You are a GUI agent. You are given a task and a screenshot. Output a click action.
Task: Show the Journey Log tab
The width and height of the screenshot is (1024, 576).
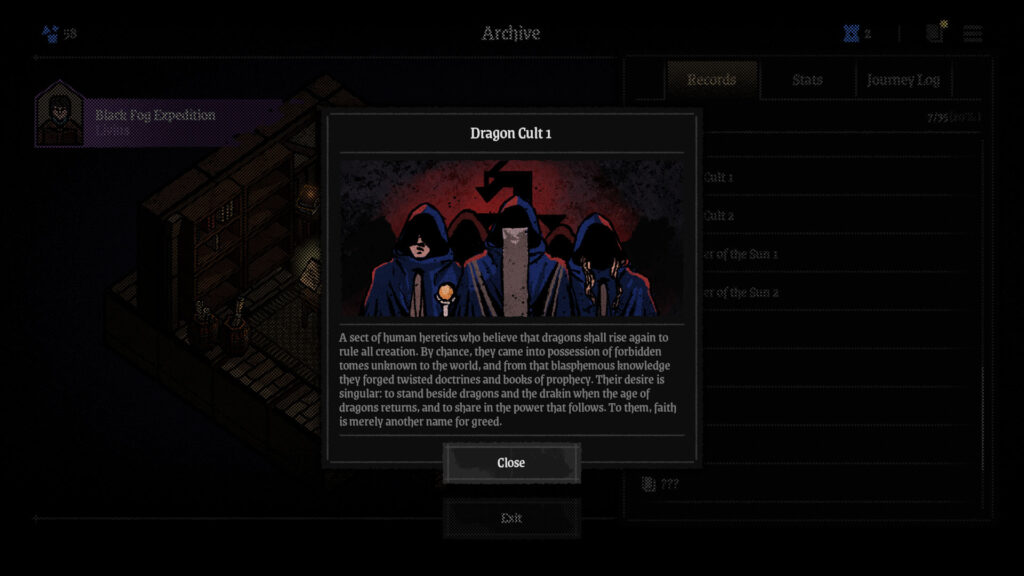[x=904, y=80]
